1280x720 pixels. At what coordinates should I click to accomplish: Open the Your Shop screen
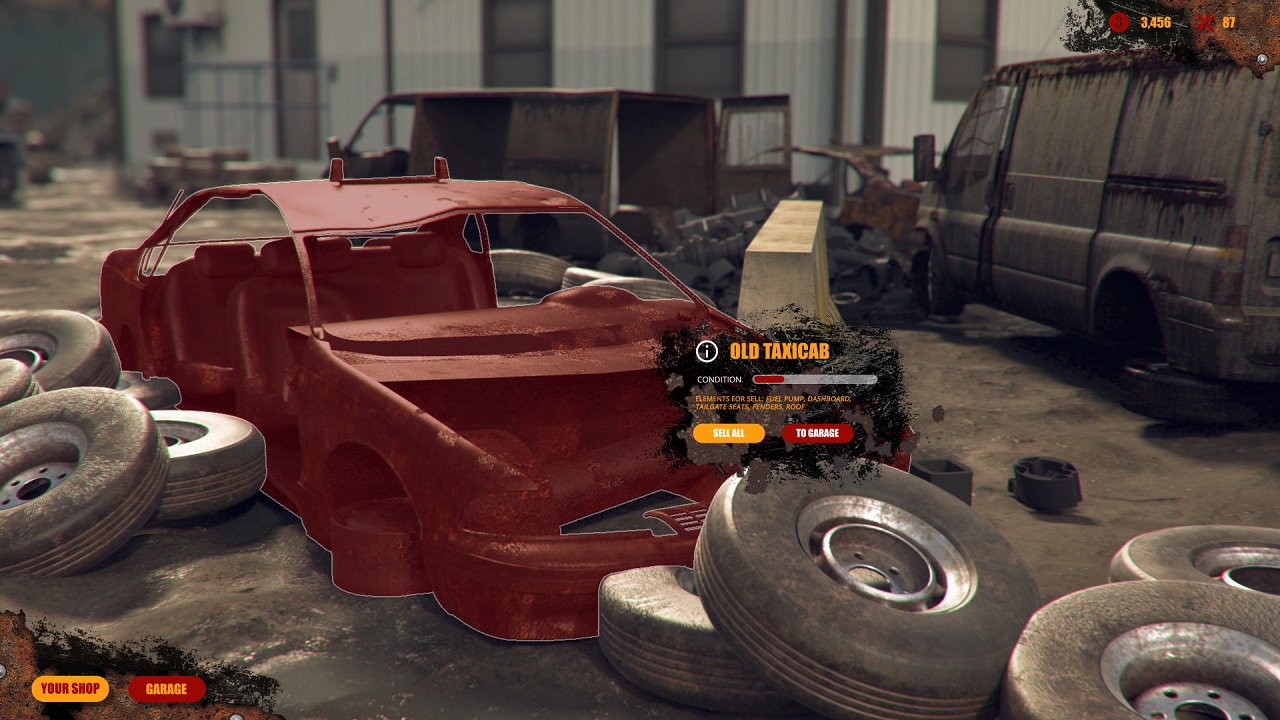pyautogui.click(x=70, y=689)
